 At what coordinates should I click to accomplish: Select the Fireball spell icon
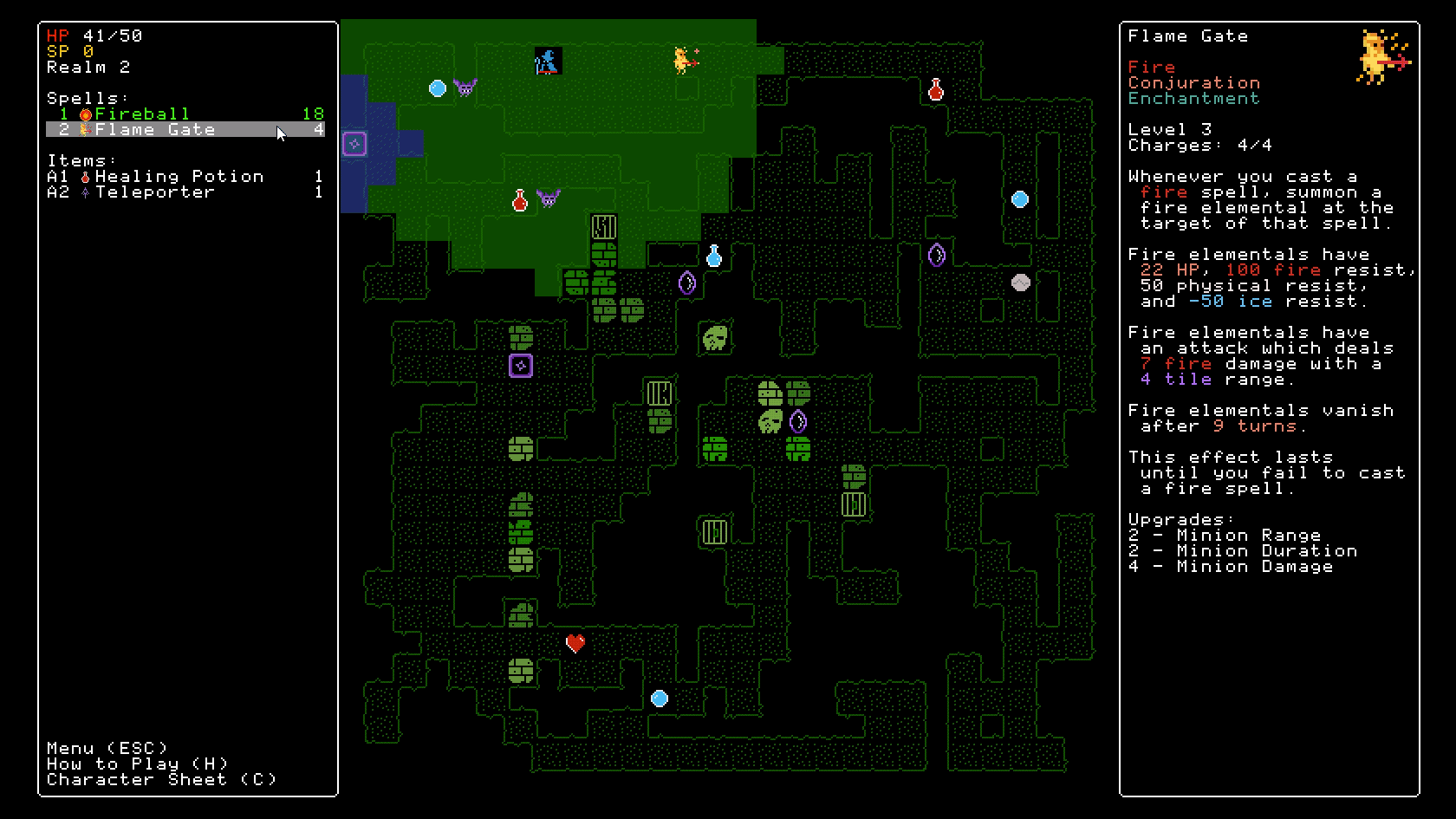pos(85,113)
